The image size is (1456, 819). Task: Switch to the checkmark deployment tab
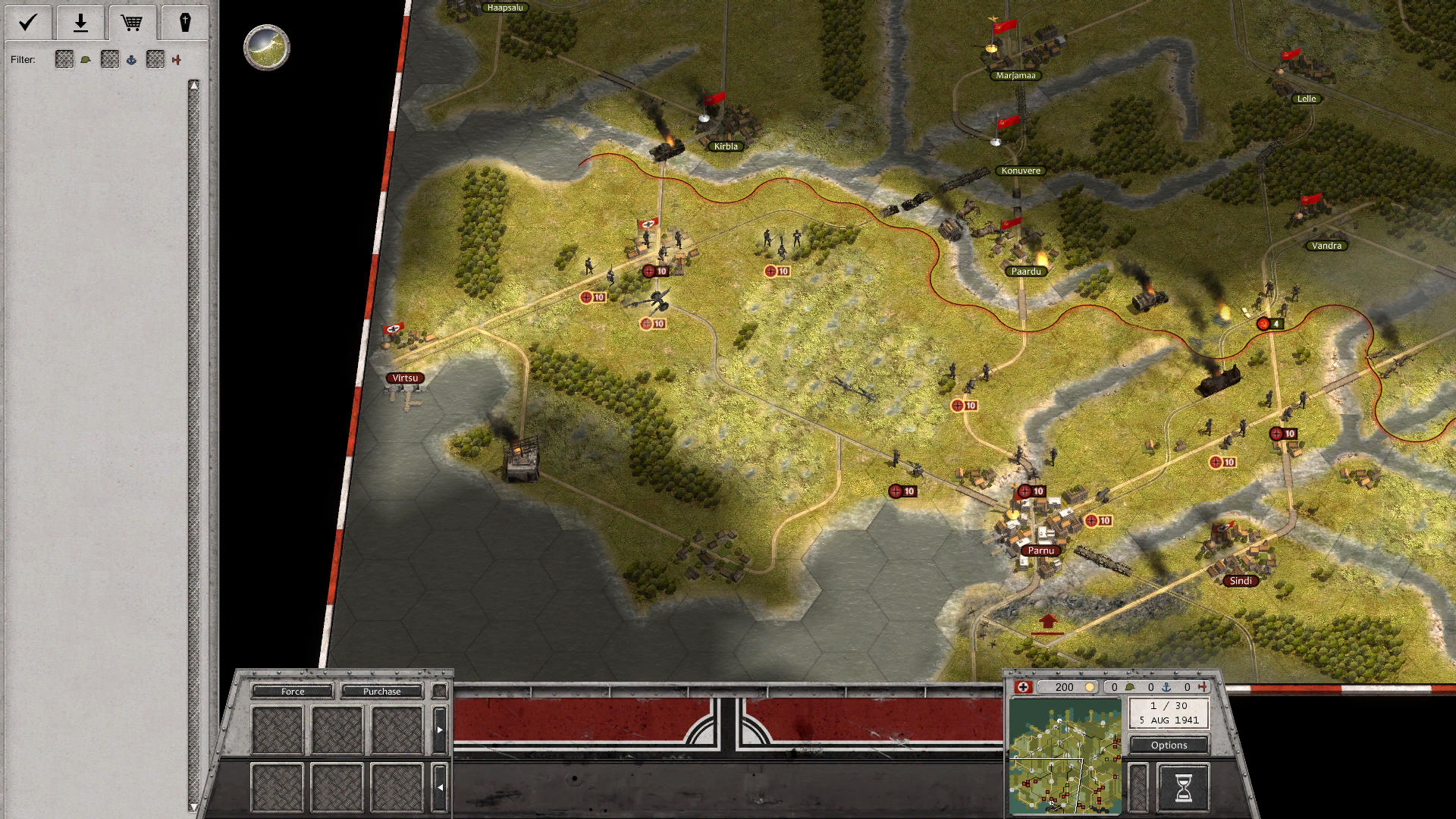27,23
